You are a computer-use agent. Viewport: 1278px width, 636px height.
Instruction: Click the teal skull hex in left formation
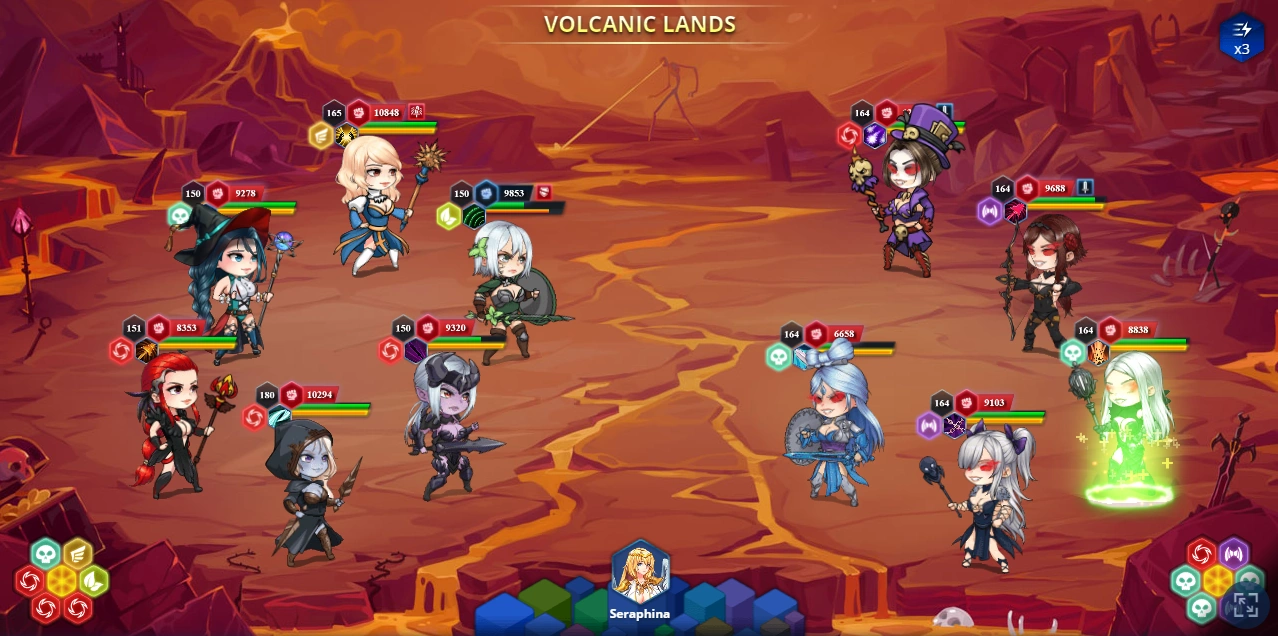[x=46, y=554]
